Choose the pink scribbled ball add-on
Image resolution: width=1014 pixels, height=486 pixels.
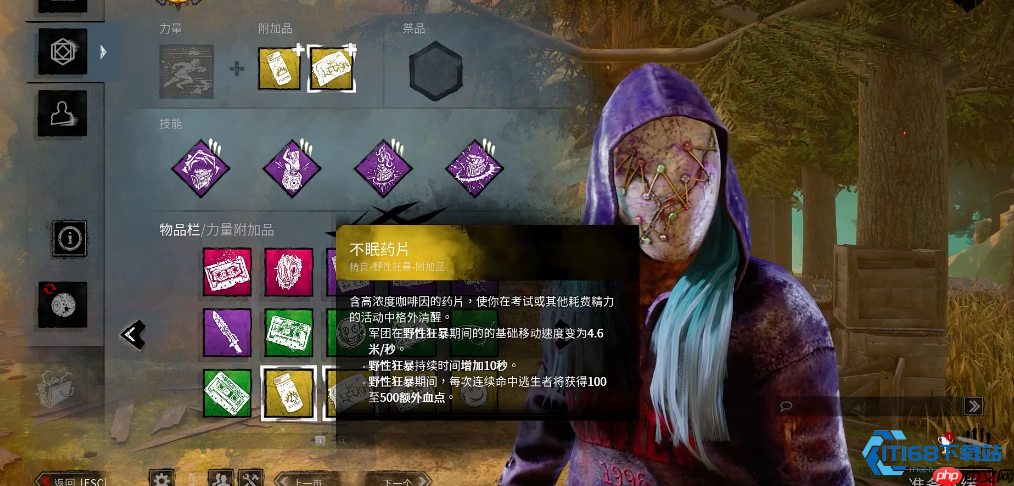pyautogui.click(x=289, y=272)
